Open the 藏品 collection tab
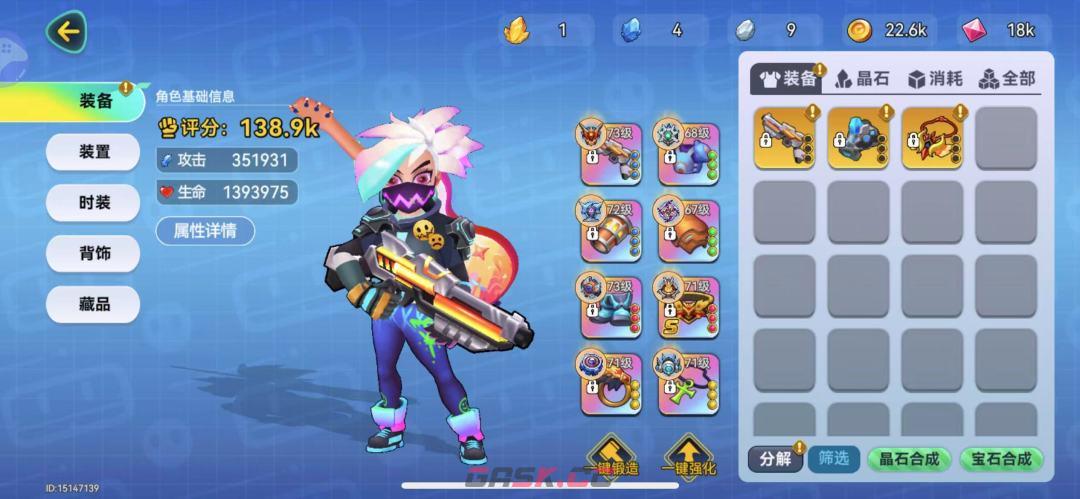Screen dimensions: 1080x499 (94, 304)
